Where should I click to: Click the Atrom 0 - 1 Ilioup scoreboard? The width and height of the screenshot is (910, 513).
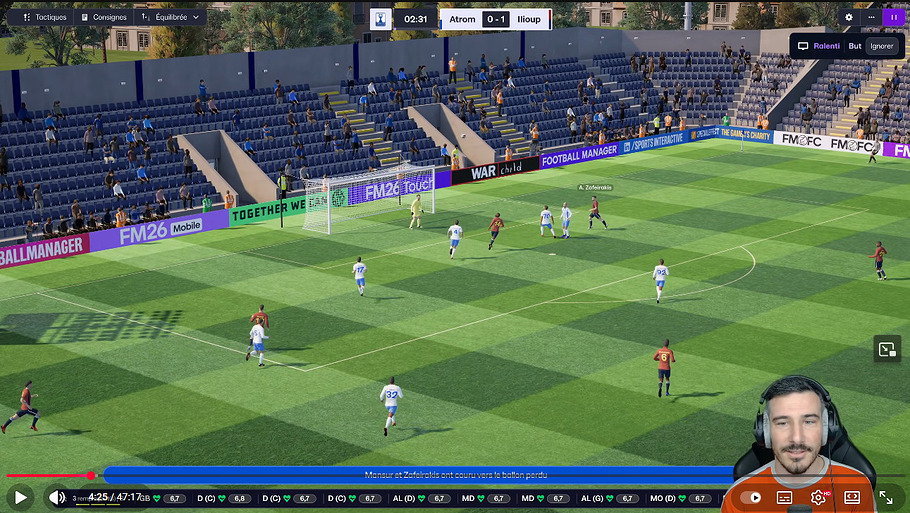tap(495, 19)
